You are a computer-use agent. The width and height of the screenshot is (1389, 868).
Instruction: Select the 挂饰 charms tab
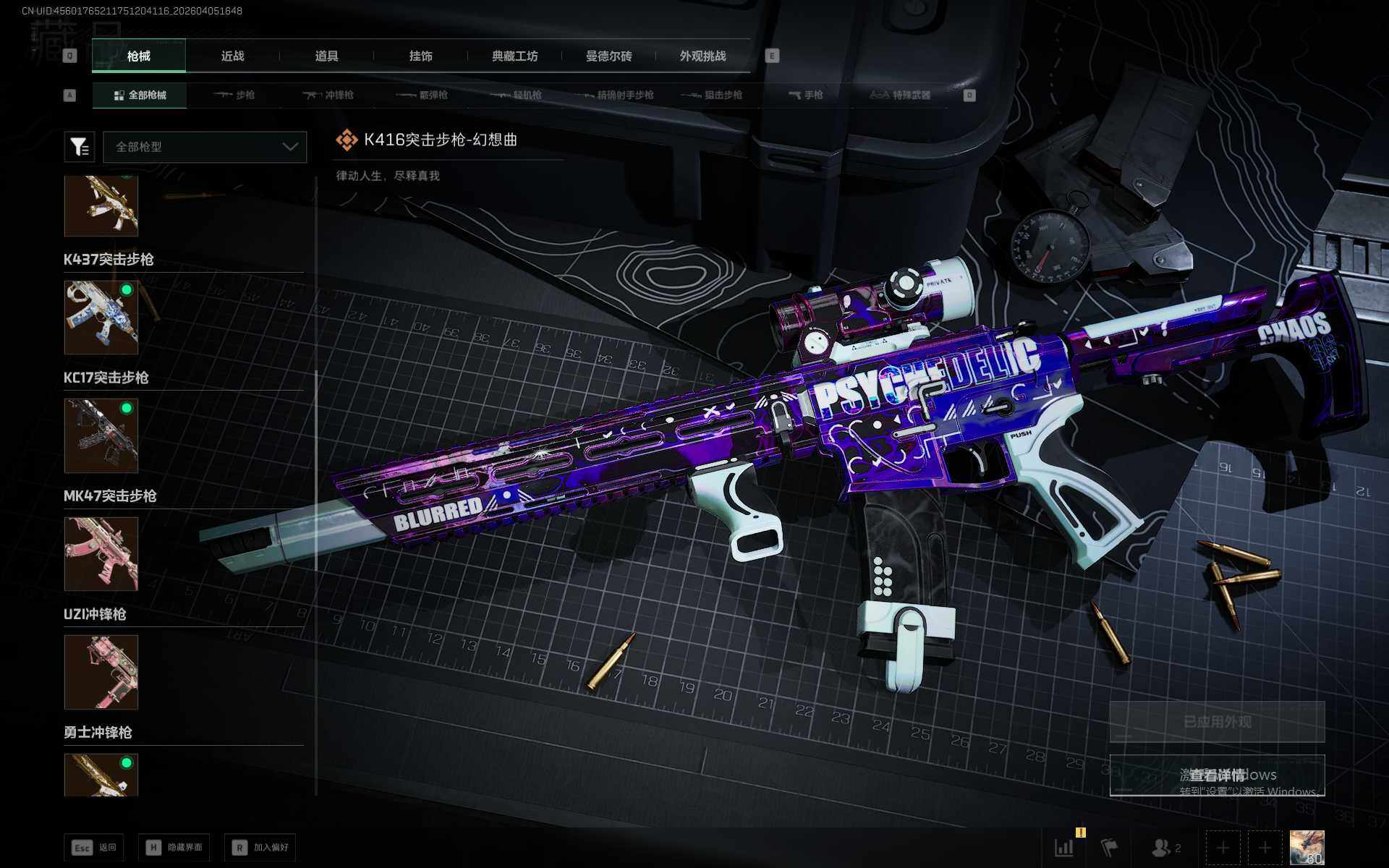point(420,56)
